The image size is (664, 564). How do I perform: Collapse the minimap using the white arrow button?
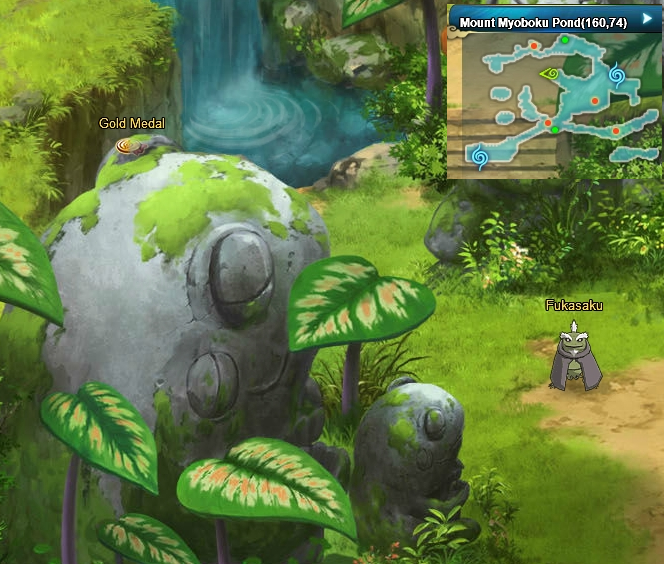[x=647, y=19]
